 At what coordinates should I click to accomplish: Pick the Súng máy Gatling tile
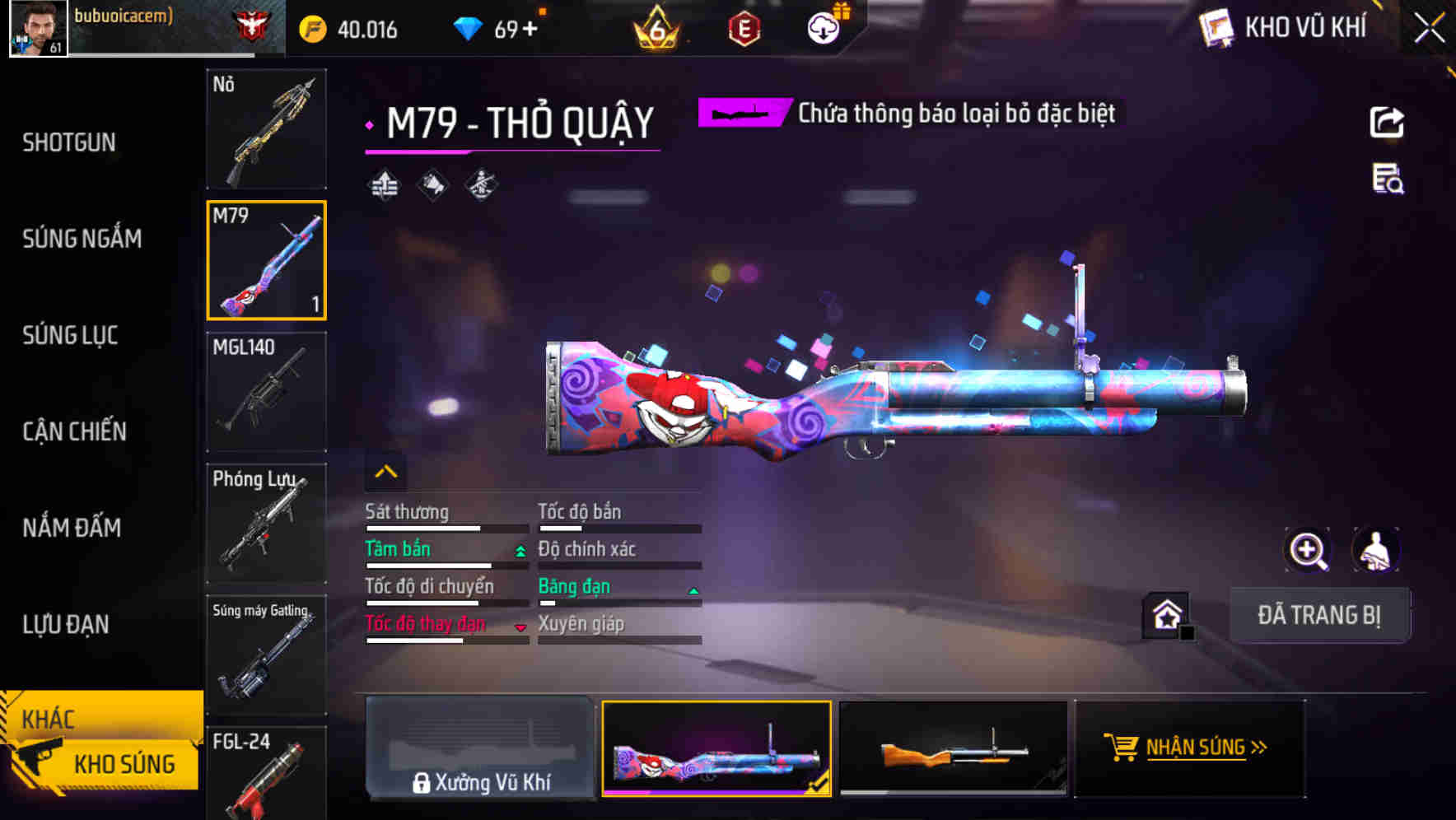(266, 655)
